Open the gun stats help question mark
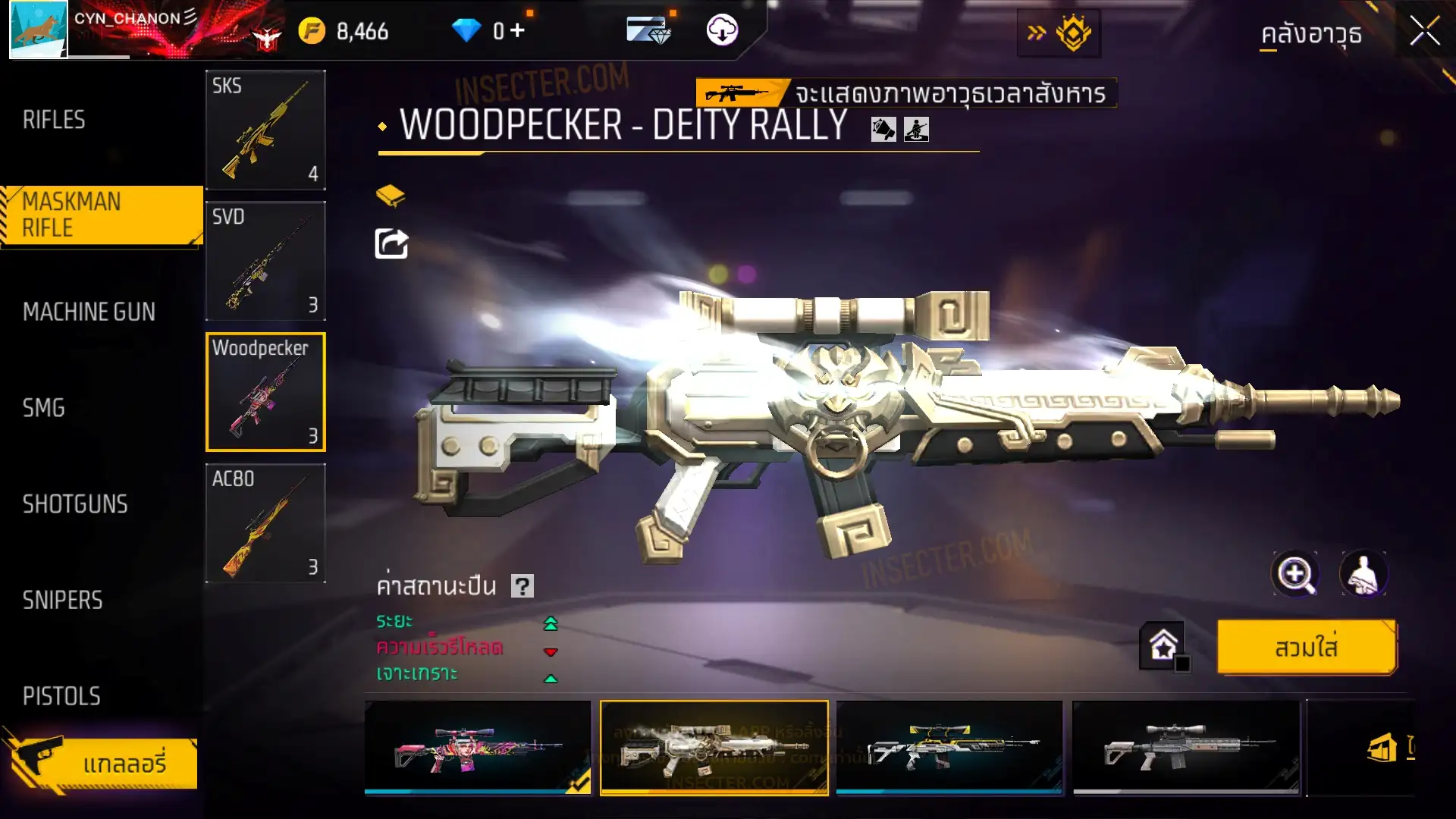Screen dimensions: 1456x819 click(x=522, y=586)
